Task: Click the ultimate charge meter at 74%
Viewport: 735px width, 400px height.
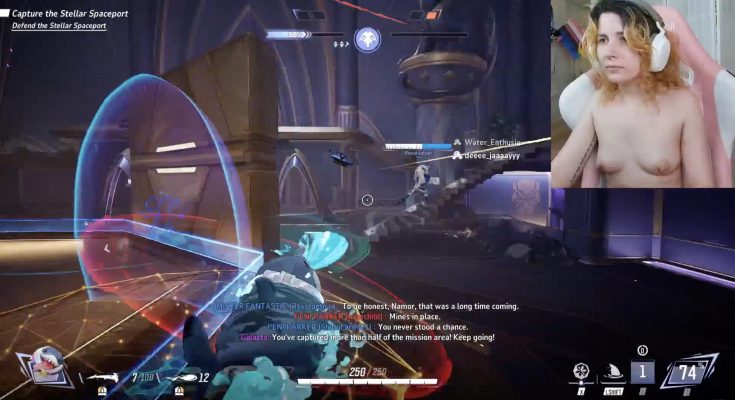Action: pyautogui.click(x=689, y=372)
